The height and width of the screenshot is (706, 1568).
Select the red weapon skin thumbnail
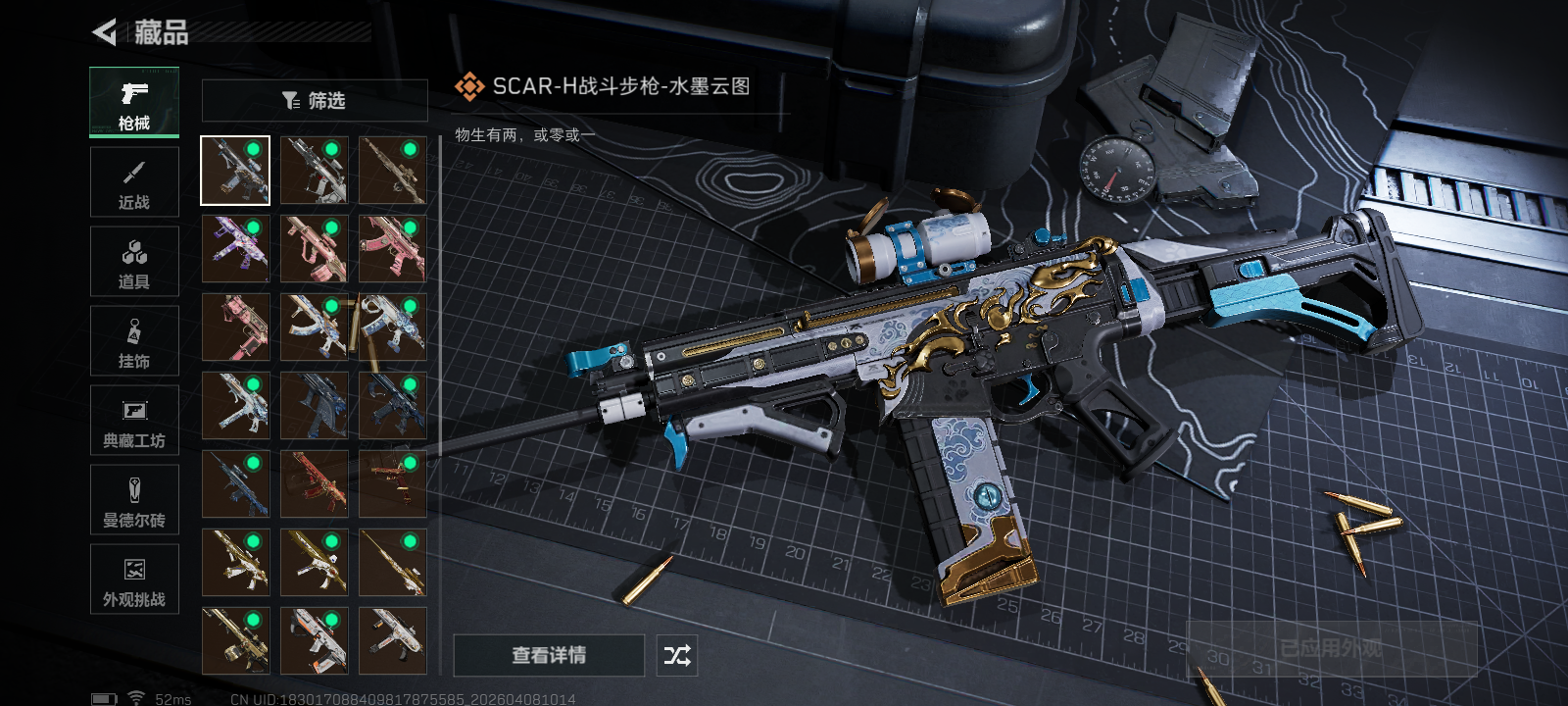coord(314,484)
